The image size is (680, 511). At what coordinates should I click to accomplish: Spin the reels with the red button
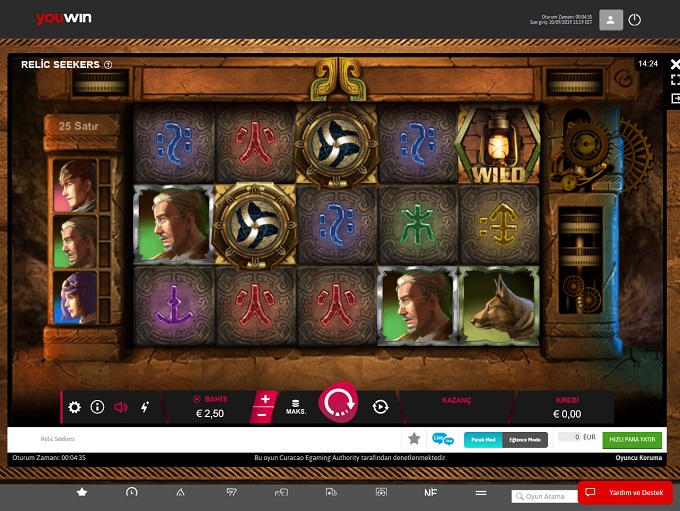point(338,403)
